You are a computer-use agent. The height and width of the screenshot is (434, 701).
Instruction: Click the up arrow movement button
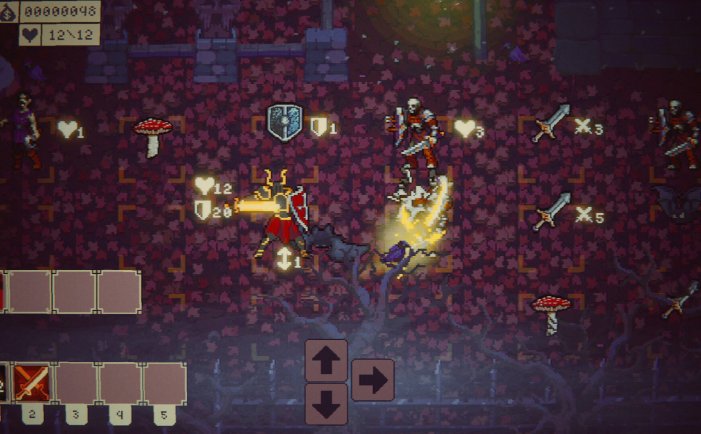pos(326,360)
